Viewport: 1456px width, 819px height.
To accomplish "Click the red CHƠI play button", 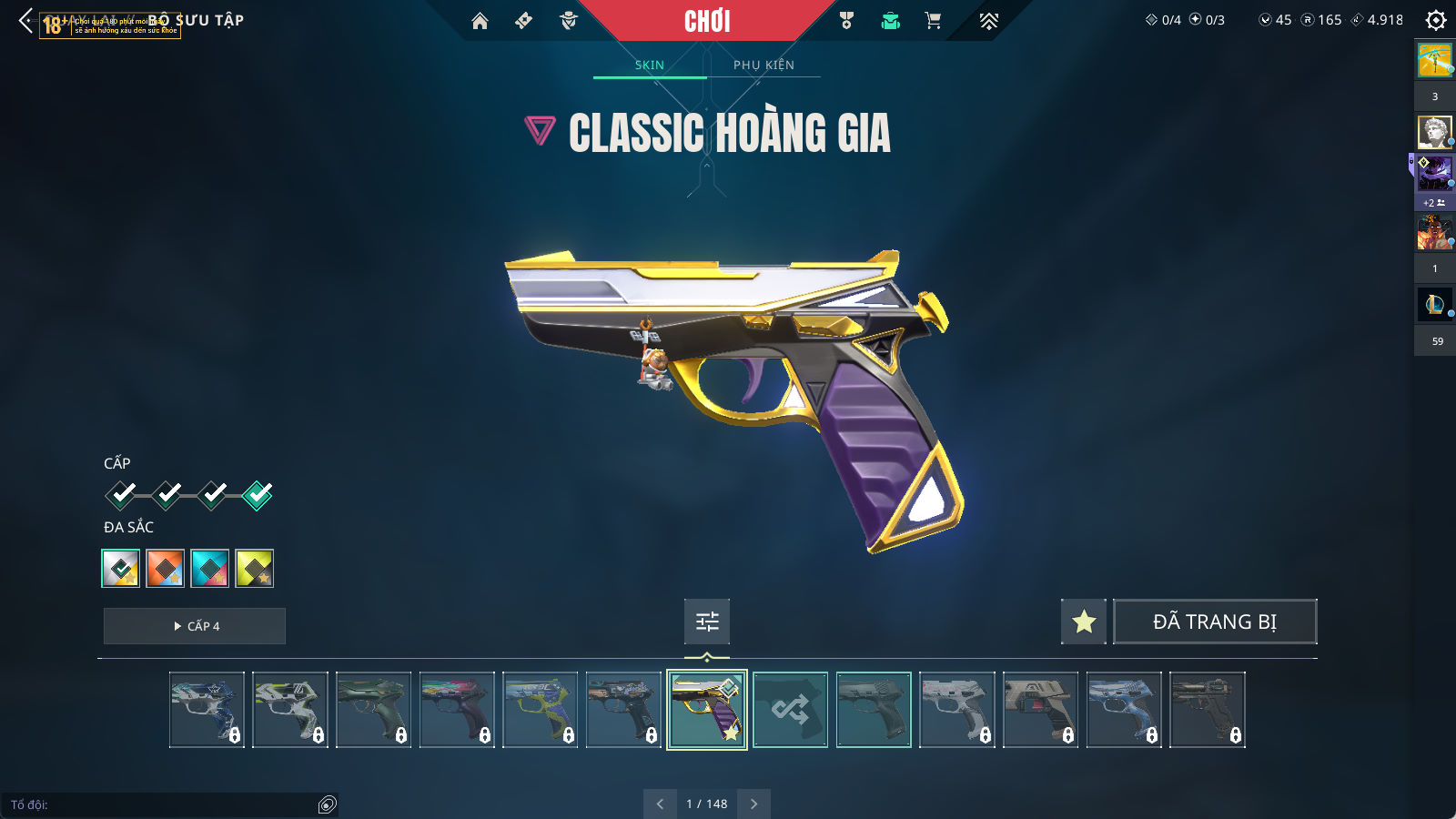I will (707, 21).
